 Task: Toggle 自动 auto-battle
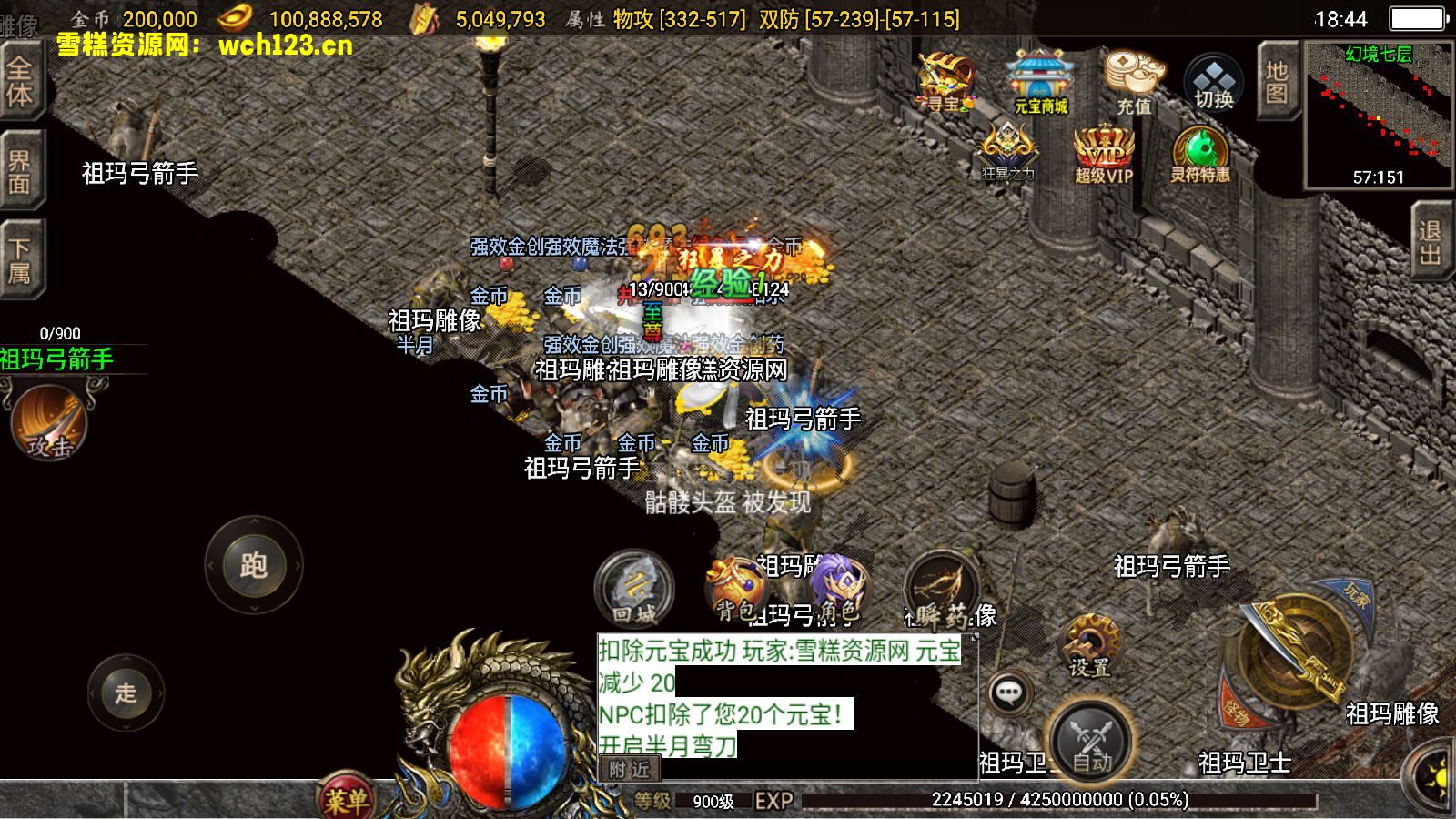click(1092, 742)
